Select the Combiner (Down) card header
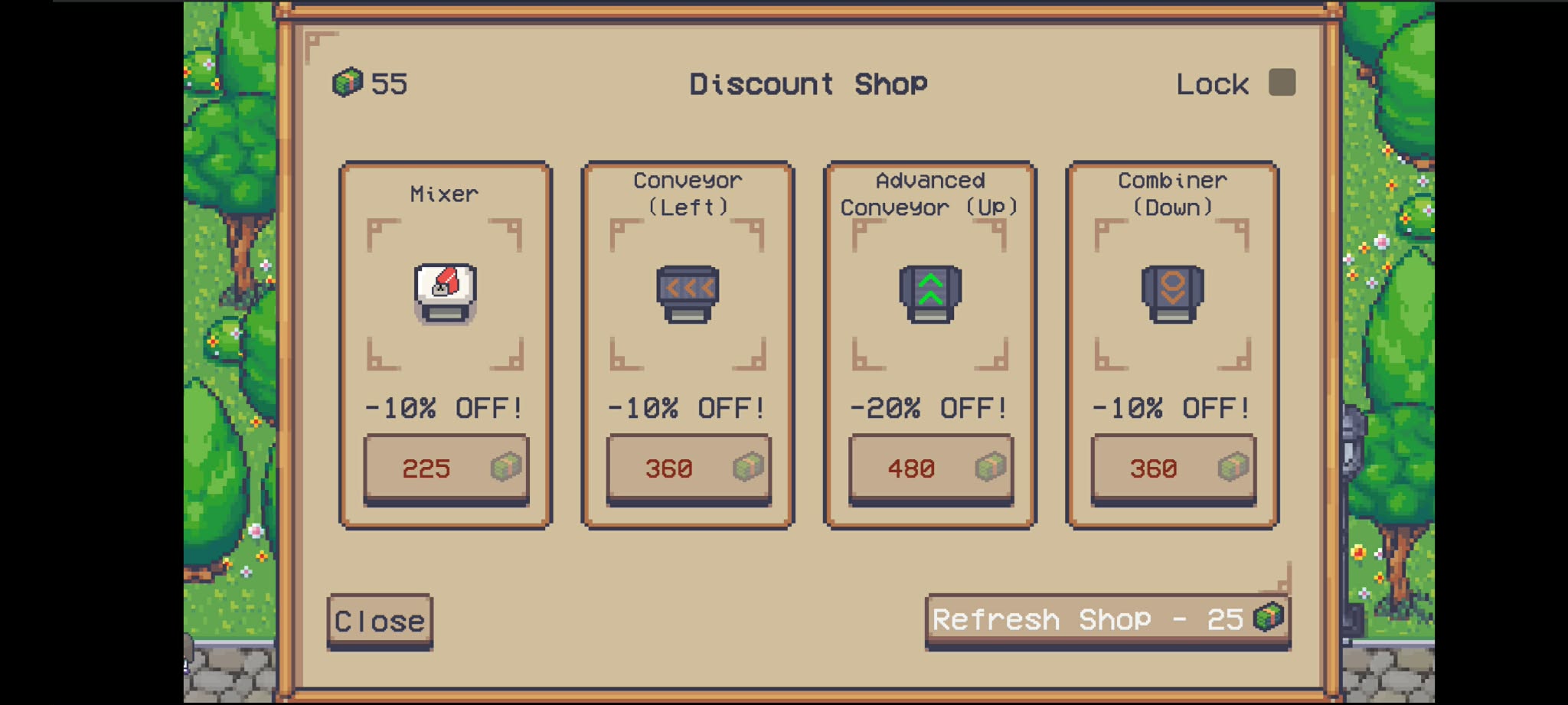This screenshot has height=705, width=1568. pos(1171,193)
